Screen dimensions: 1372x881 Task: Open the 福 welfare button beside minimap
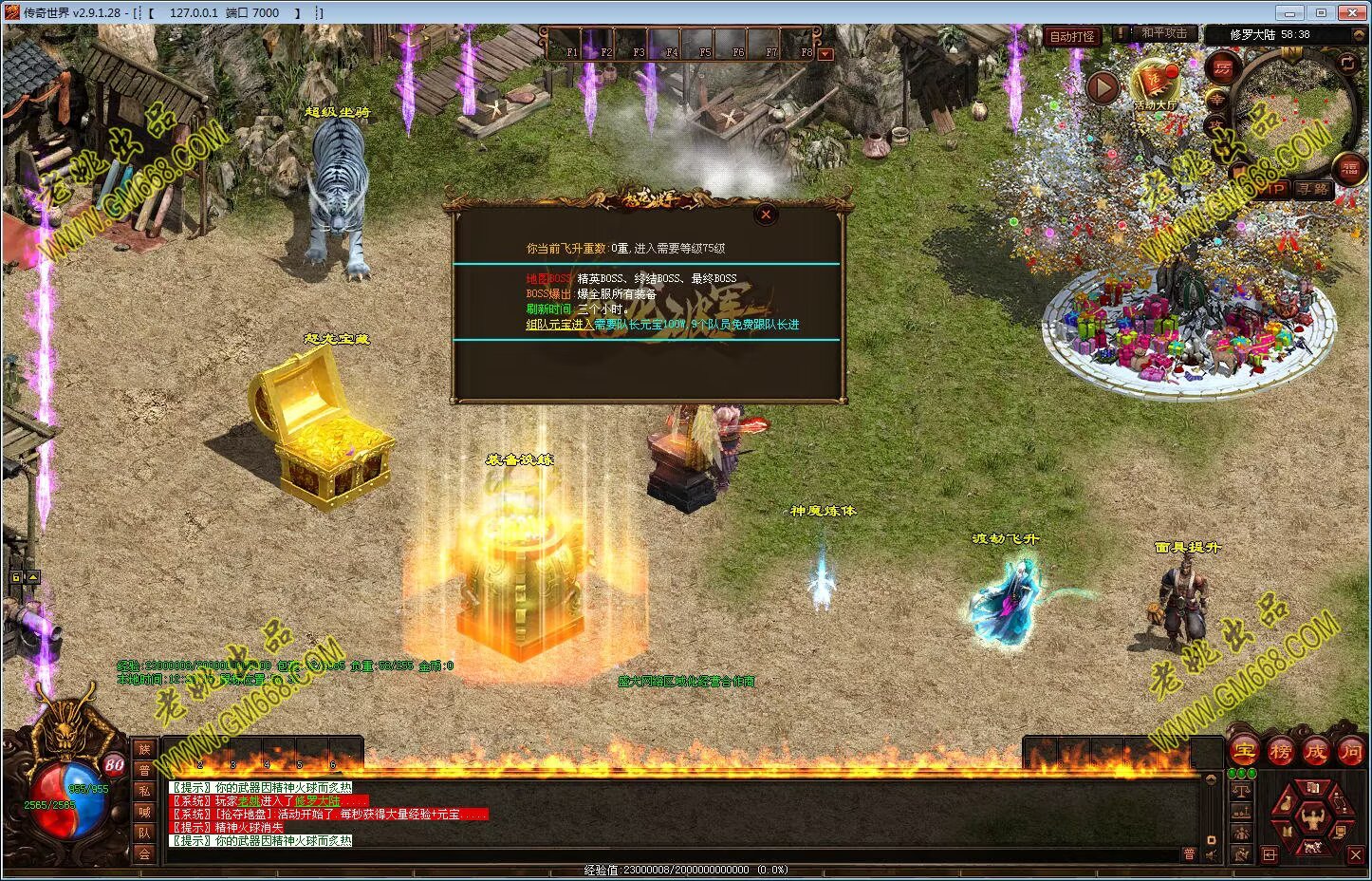[x=1349, y=169]
